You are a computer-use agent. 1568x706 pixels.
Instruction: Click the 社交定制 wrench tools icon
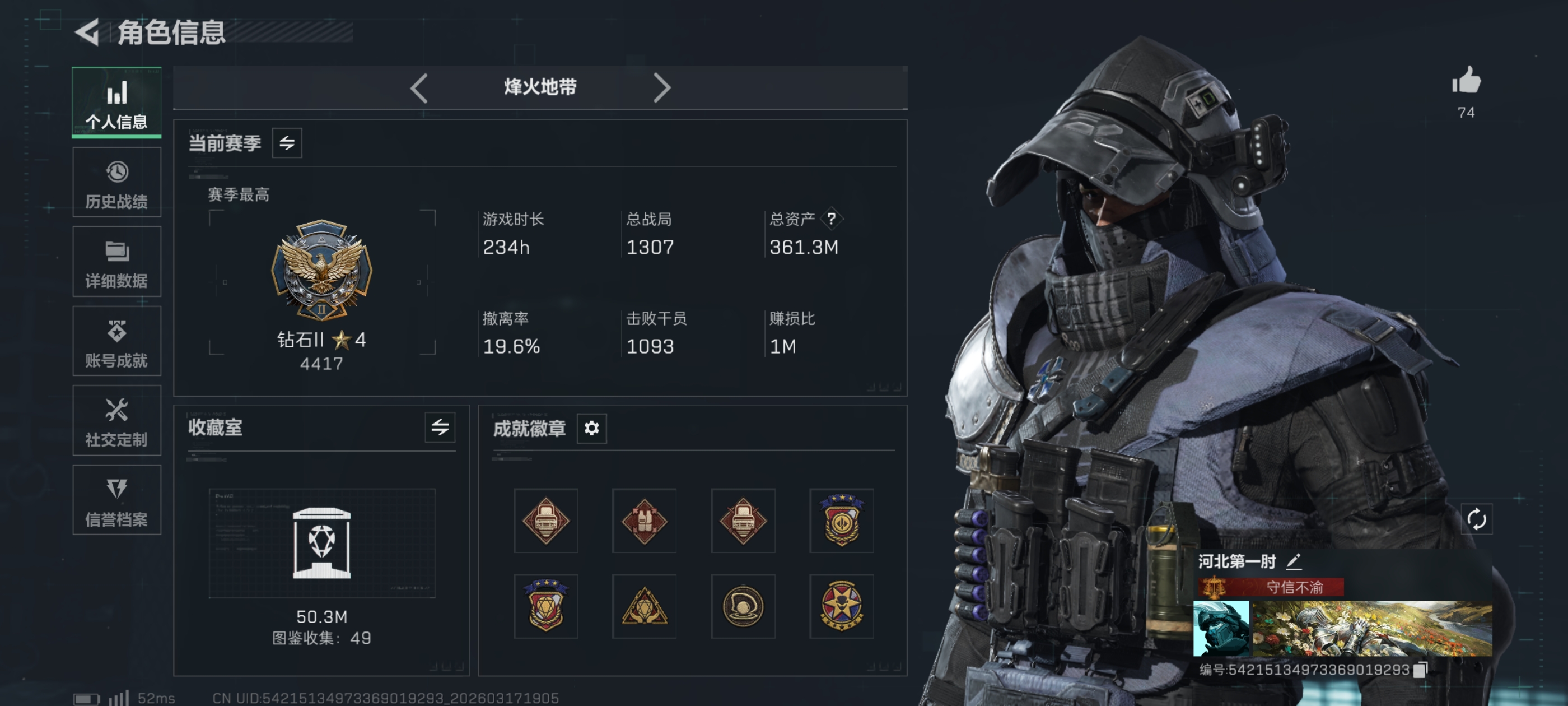tap(116, 412)
